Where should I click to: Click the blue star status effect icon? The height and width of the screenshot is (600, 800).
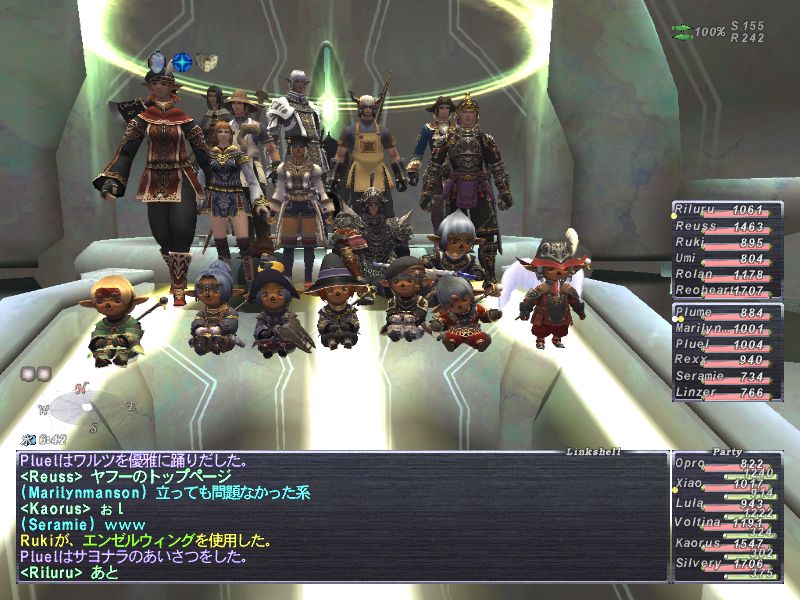[182, 62]
